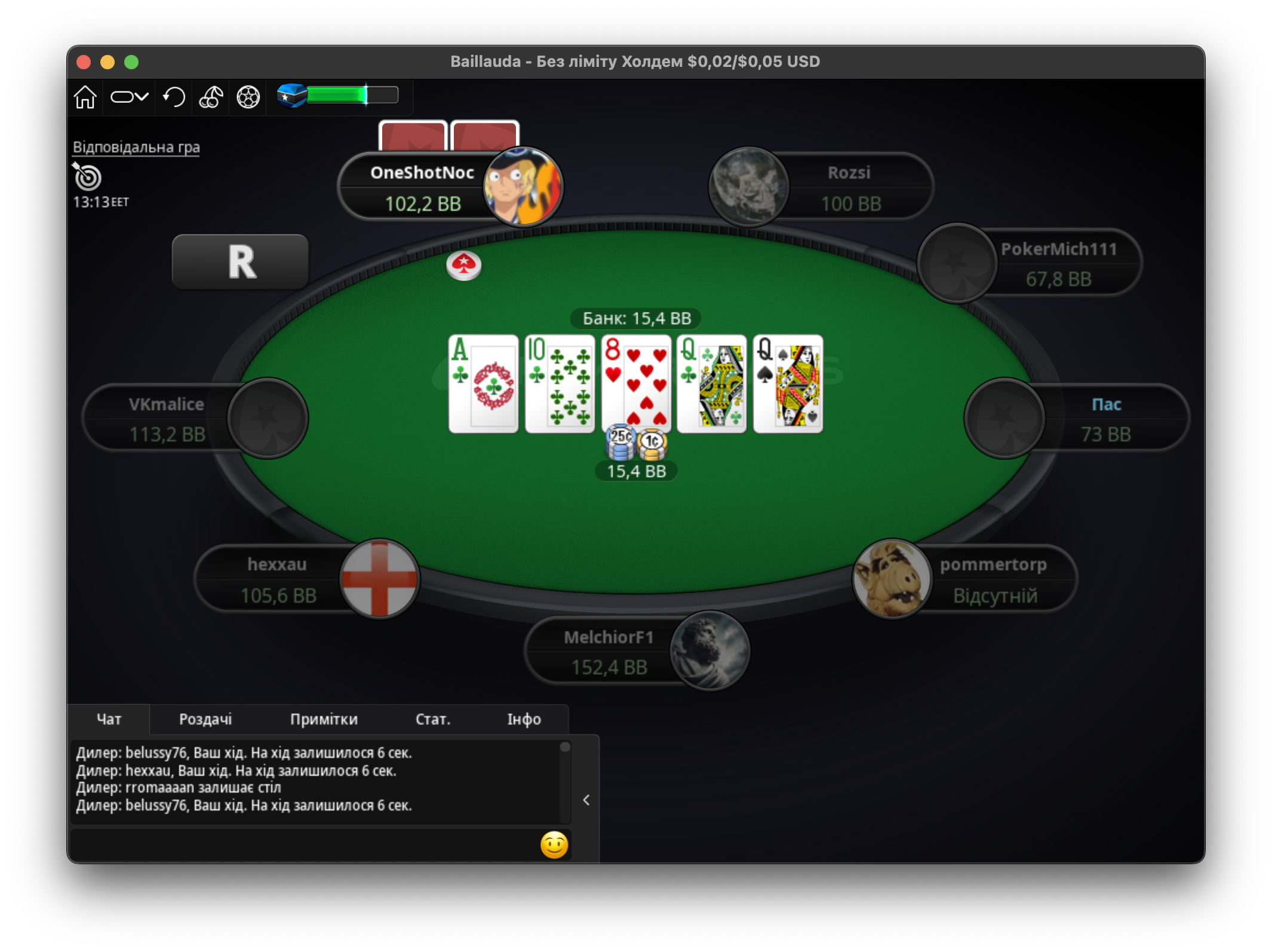Click the chat message input field
Viewport: 1272px width, 952px height.
[299, 844]
